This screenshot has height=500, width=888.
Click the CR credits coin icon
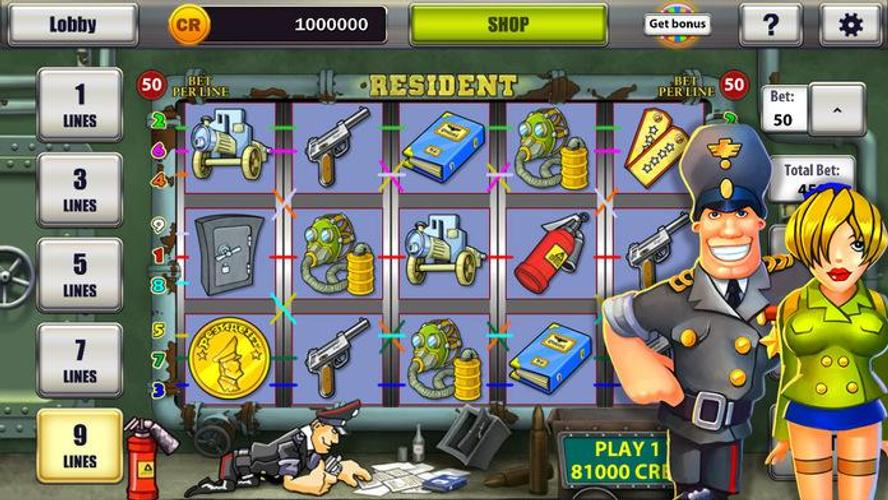[187, 24]
